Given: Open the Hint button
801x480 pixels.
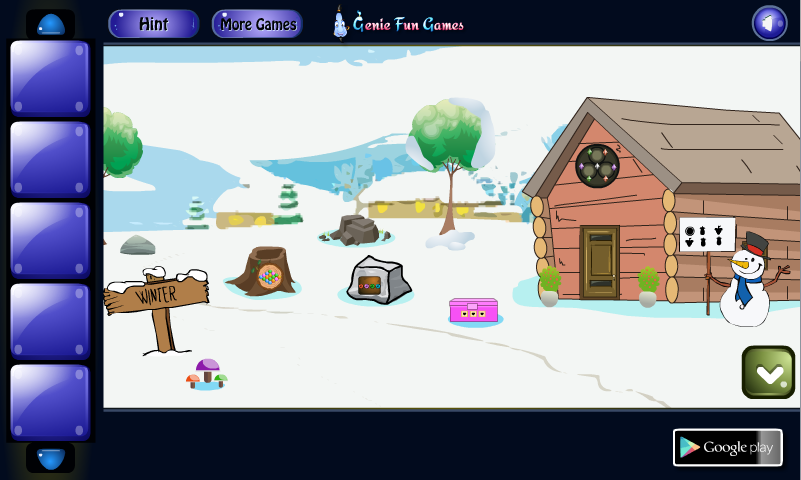Looking at the screenshot, I should point(153,24).
